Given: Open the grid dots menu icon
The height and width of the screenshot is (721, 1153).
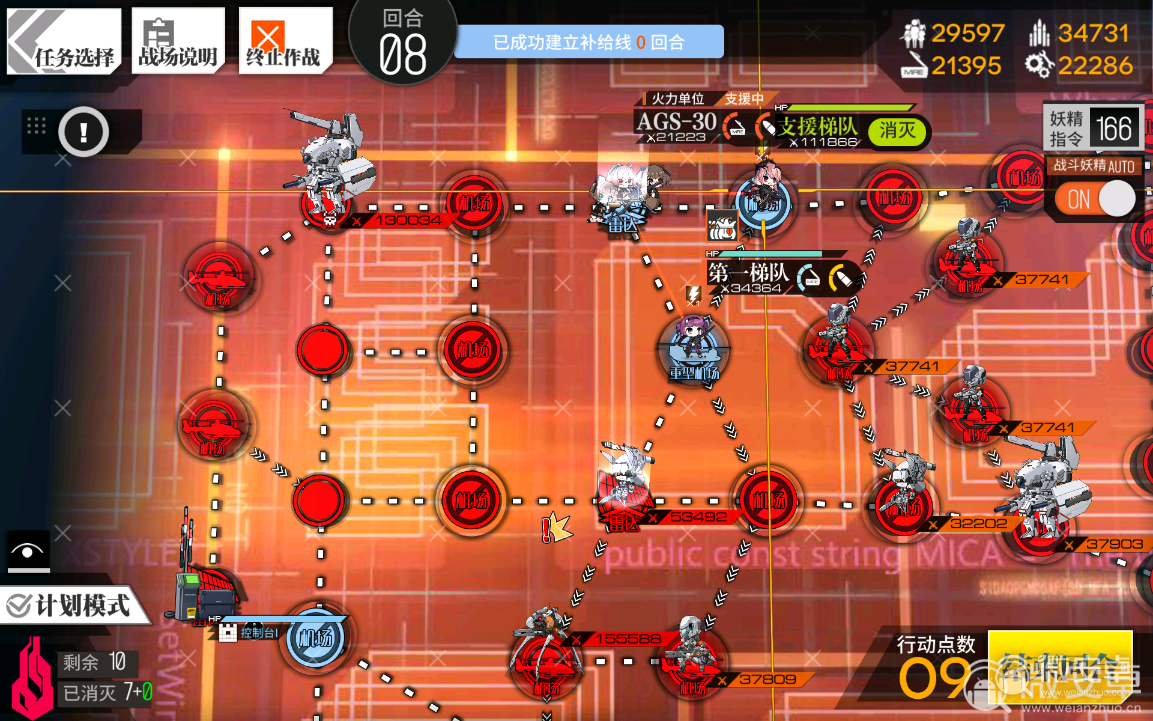Looking at the screenshot, I should point(37,126).
